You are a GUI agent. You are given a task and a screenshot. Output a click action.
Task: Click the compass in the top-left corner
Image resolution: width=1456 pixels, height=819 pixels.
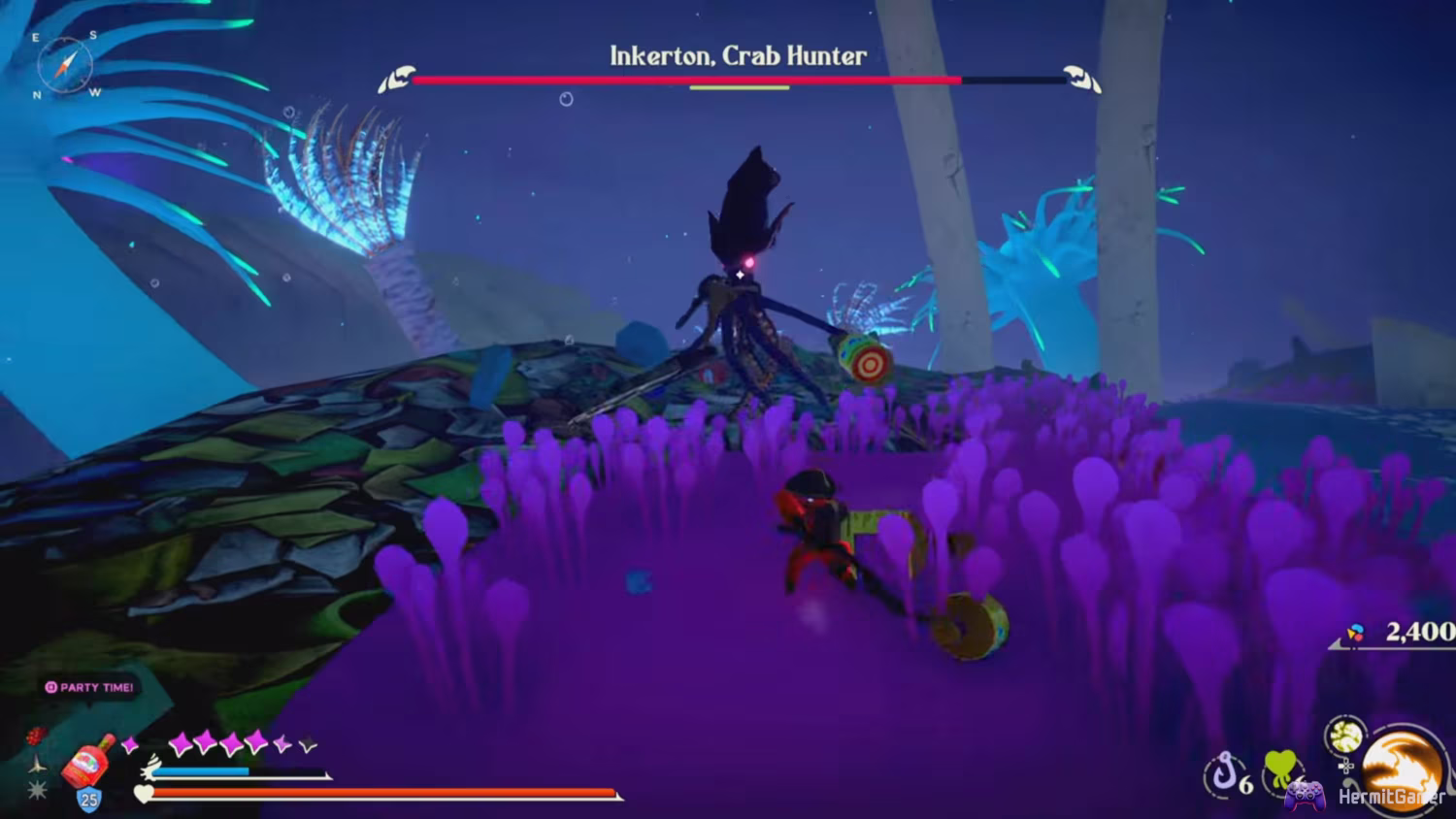[65, 65]
